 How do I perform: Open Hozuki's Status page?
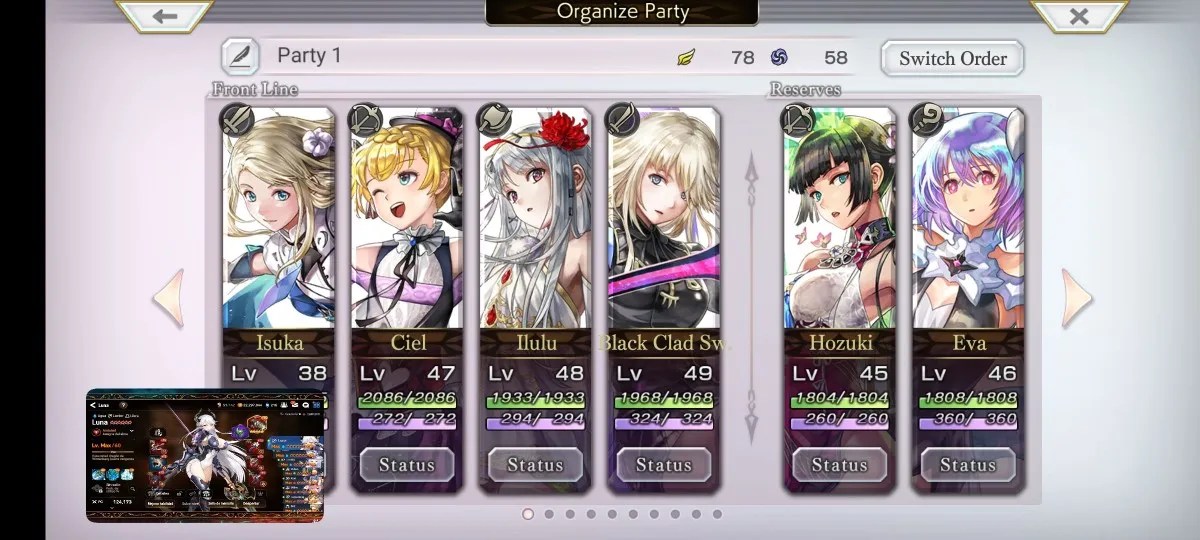tap(840, 465)
